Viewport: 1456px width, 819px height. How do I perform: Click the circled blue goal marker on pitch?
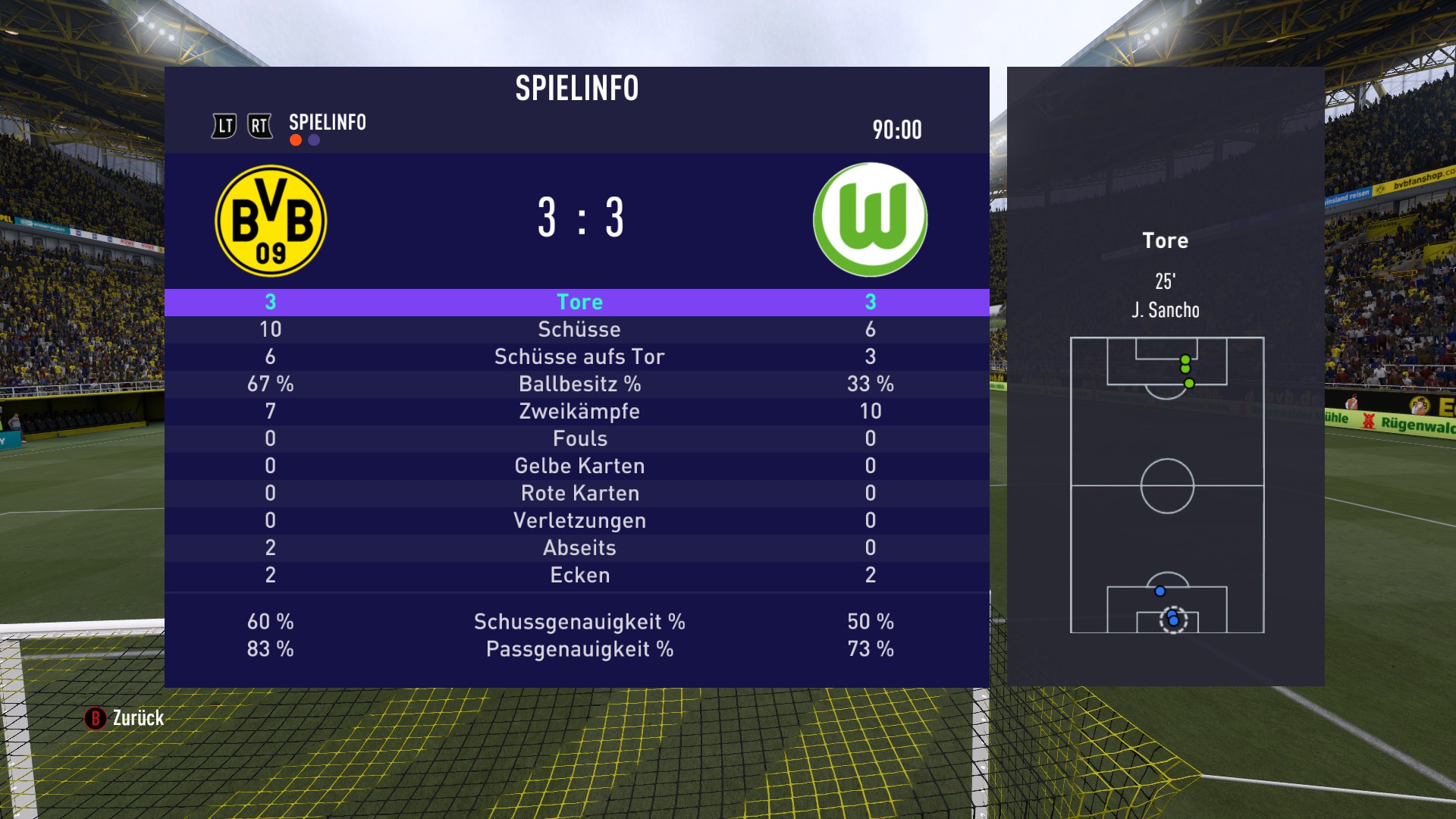click(1174, 620)
